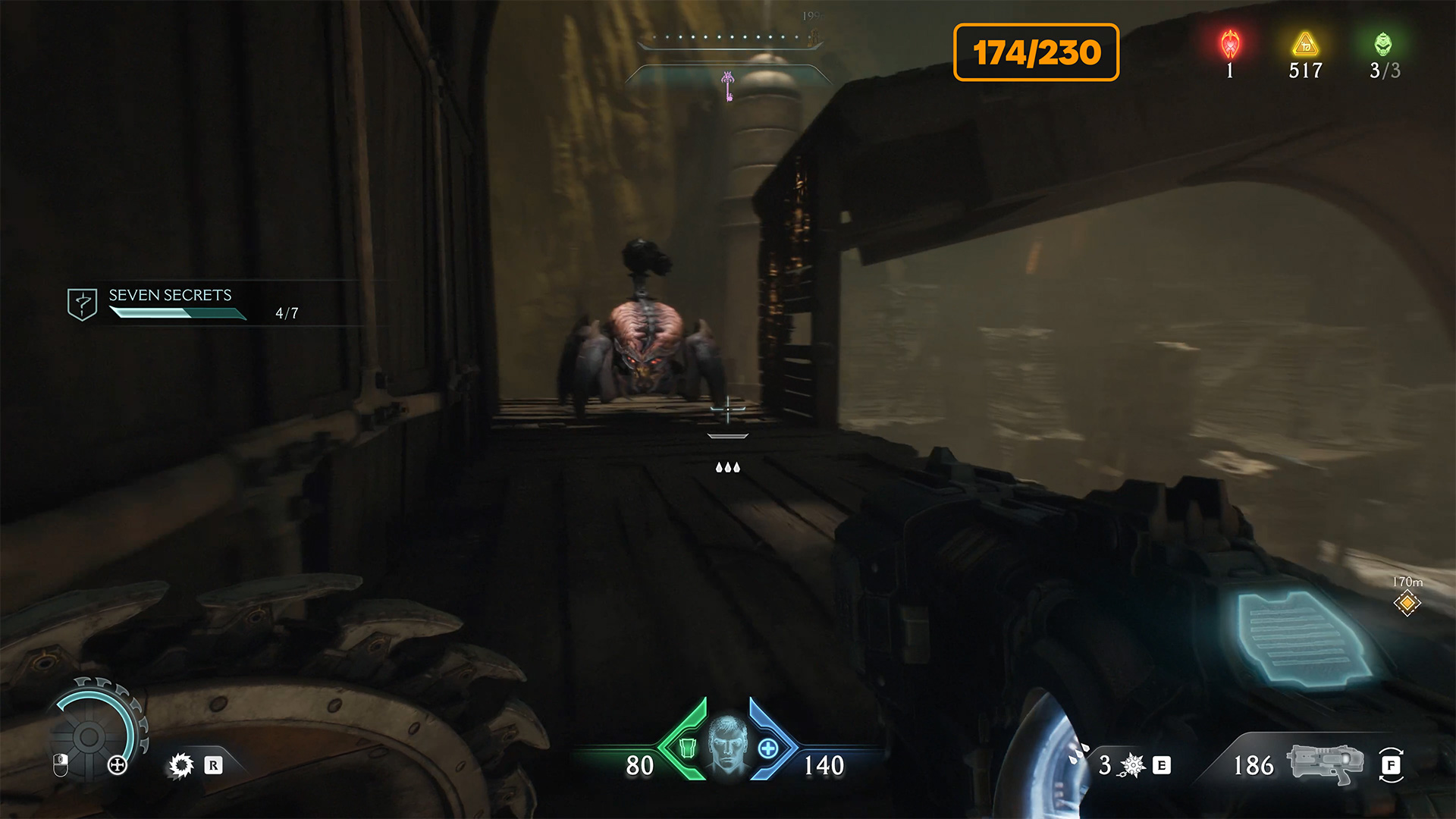Click the compass bar at top center
This screenshot has width=1456, height=819.
728,39
